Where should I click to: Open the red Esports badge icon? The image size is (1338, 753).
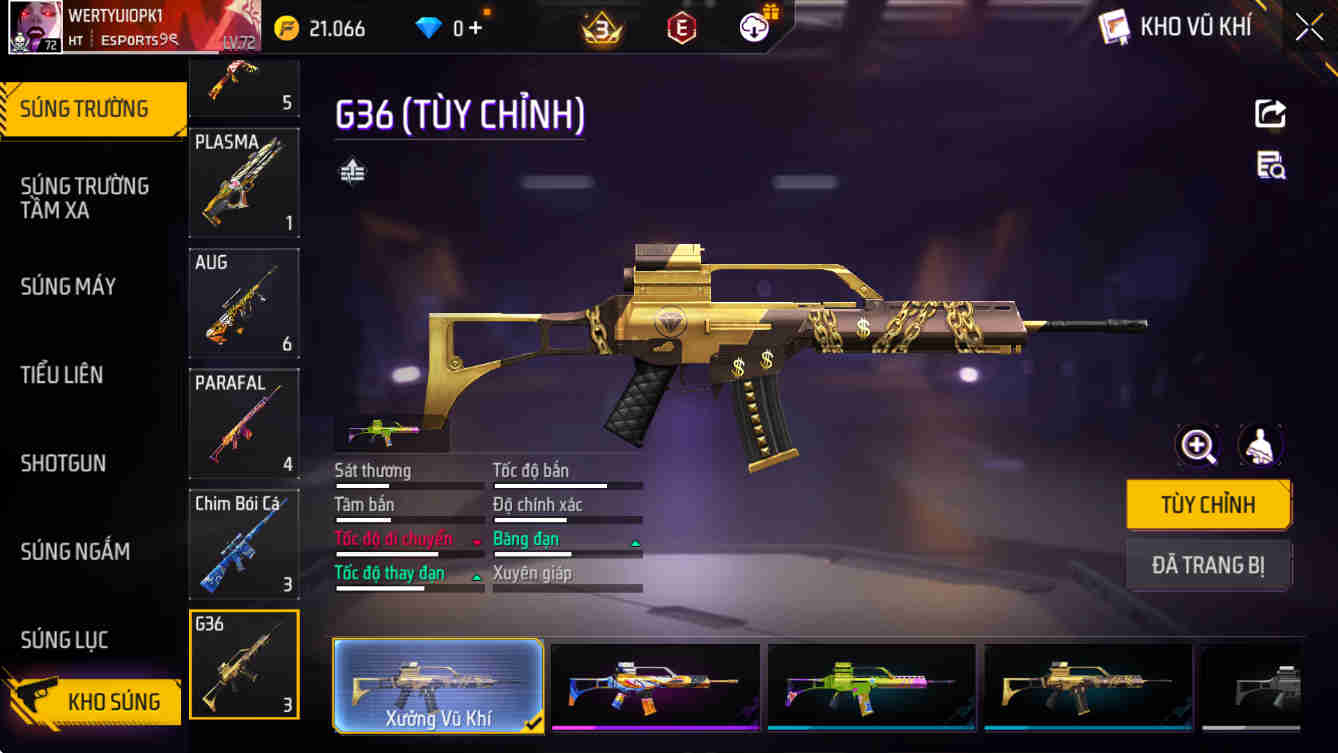pos(682,27)
